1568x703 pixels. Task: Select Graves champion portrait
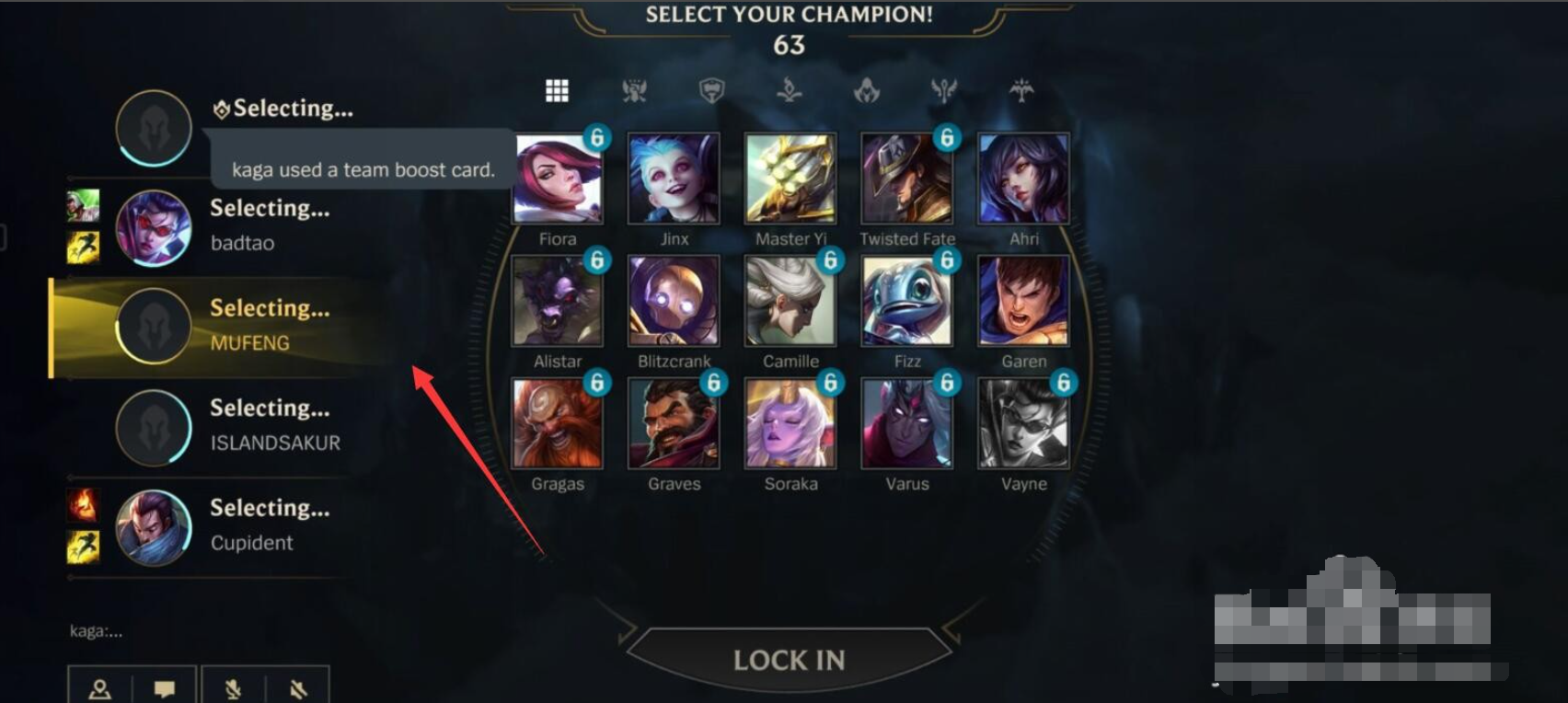click(x=674, y=424)
